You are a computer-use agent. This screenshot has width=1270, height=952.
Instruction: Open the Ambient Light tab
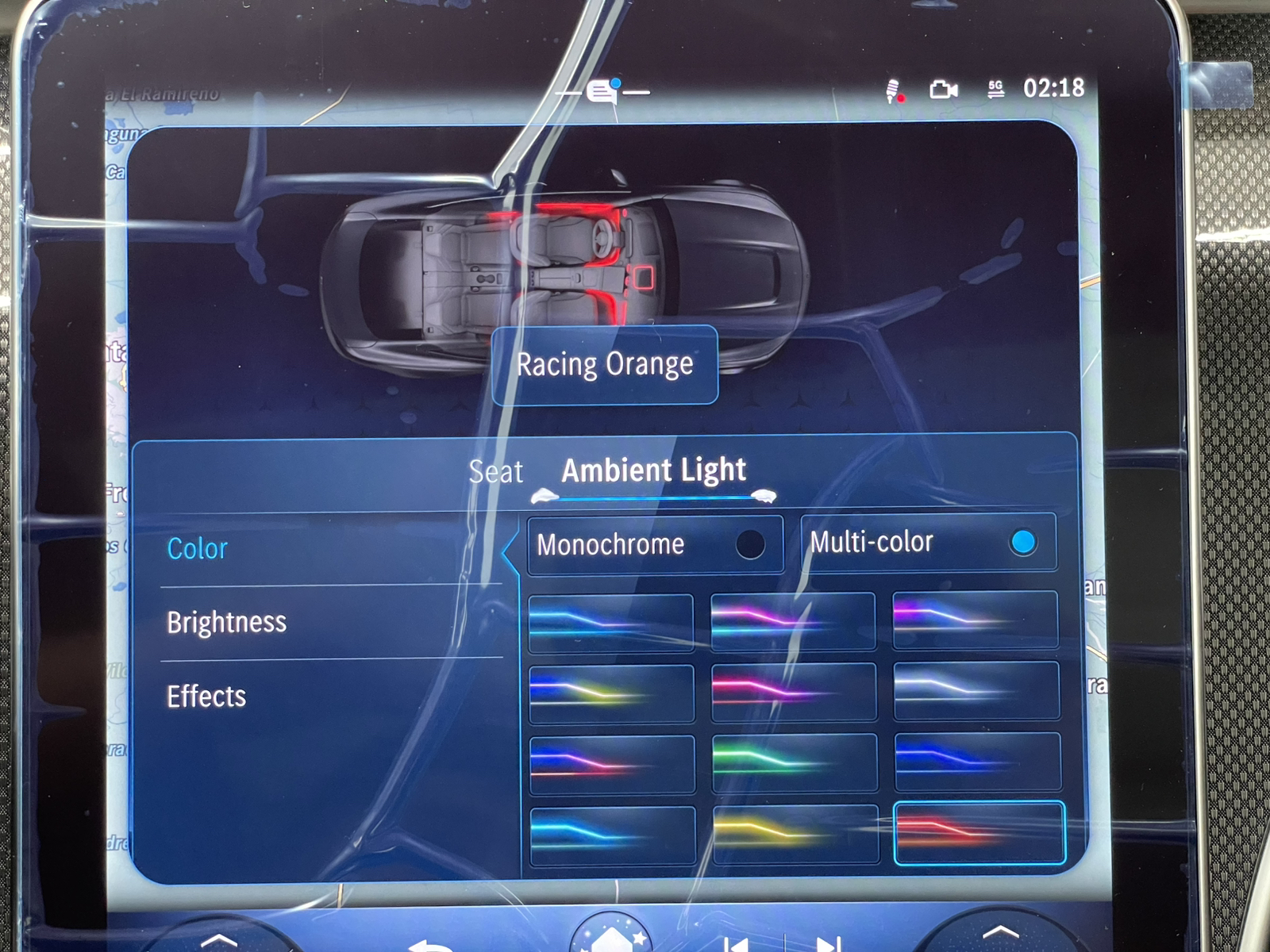point(652,470)
